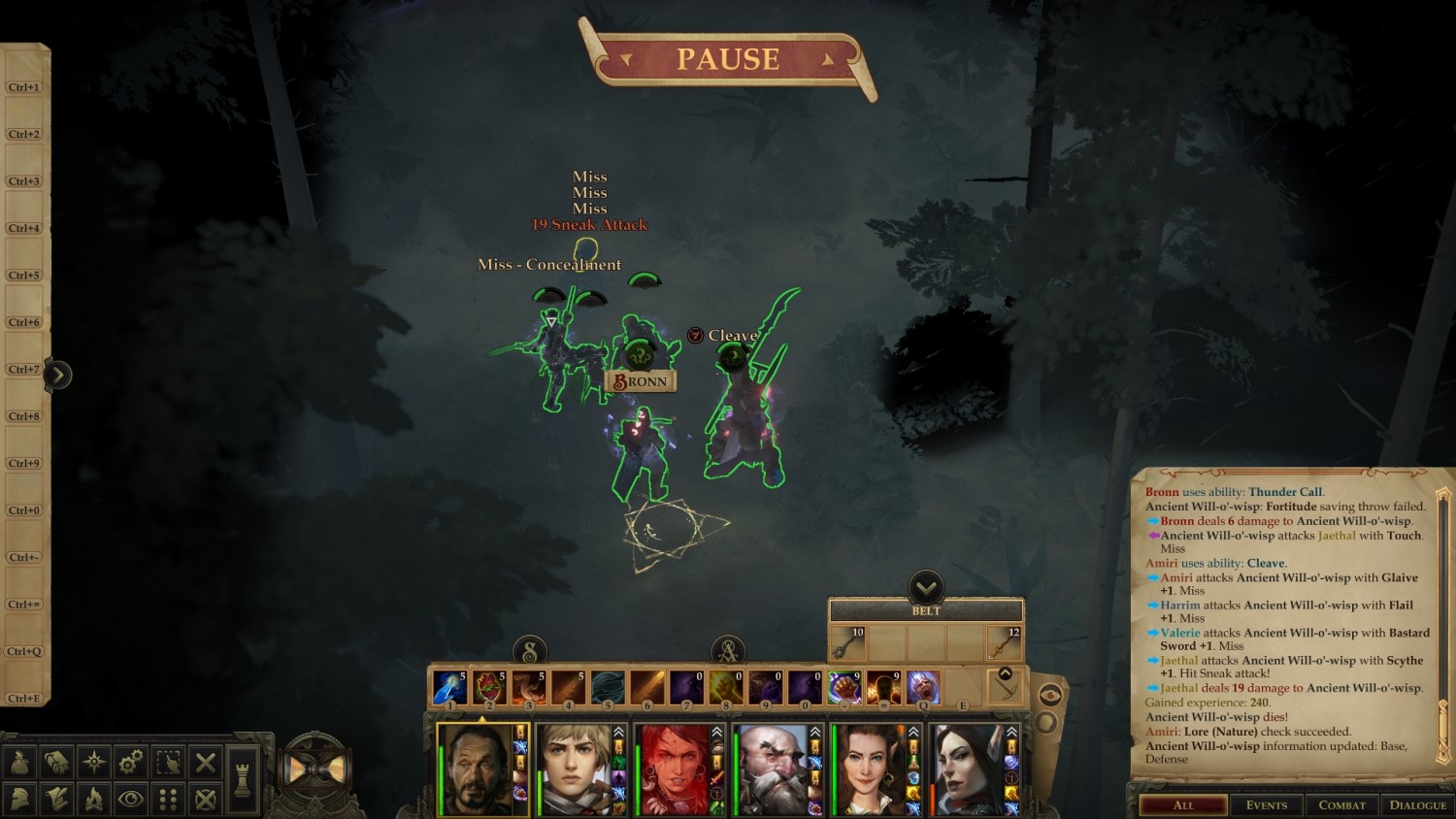The image size is (1456, 819).
Task: Toggle pause with the hourglass button
Action: (x=315, y=770)
